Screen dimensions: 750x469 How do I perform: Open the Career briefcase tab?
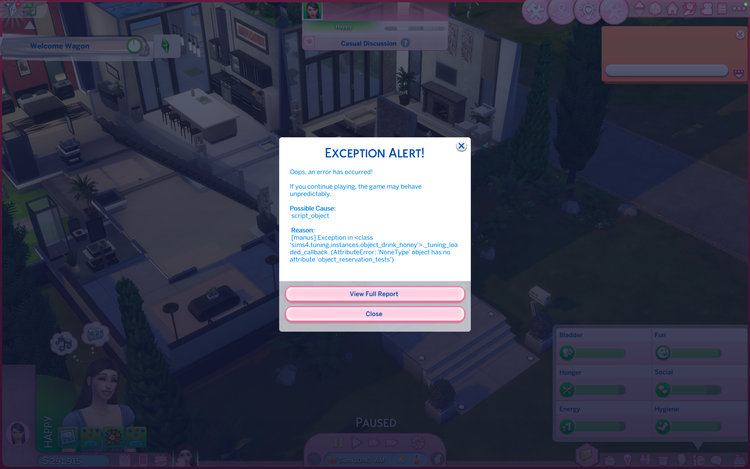click(608, 460)
